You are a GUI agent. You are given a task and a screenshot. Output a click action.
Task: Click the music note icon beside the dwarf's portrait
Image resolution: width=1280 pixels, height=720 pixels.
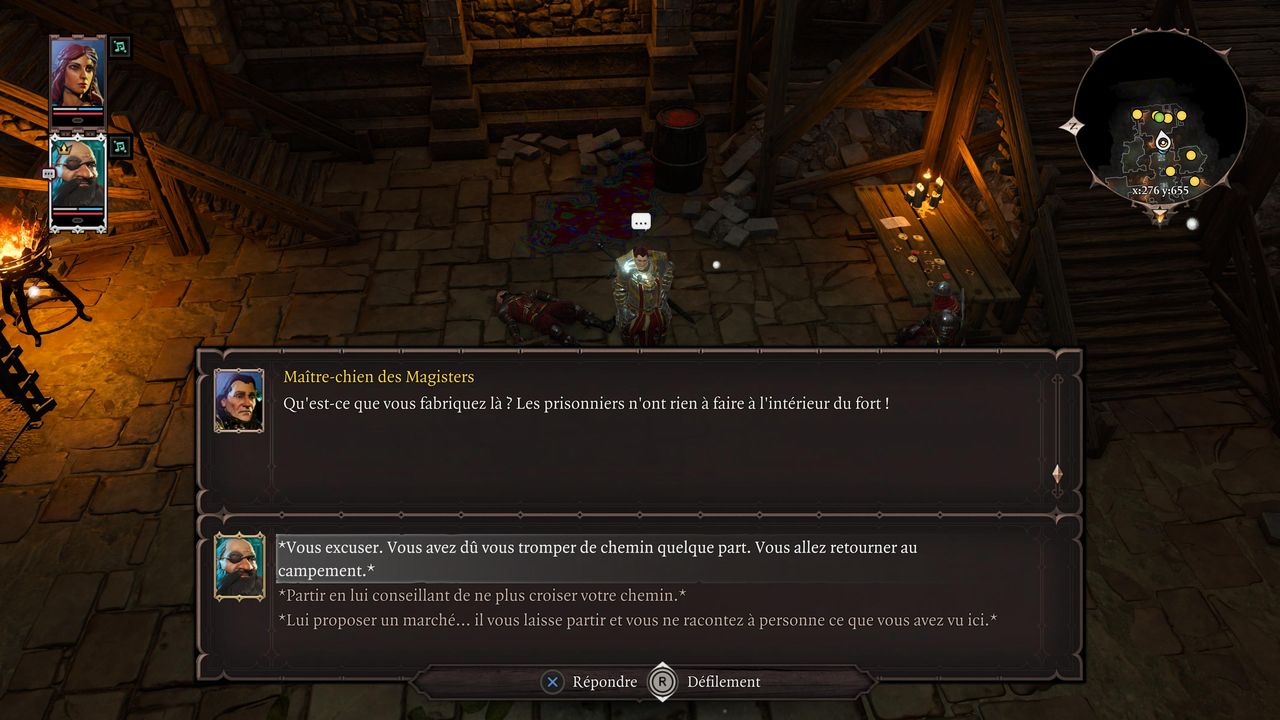[120, 147]
